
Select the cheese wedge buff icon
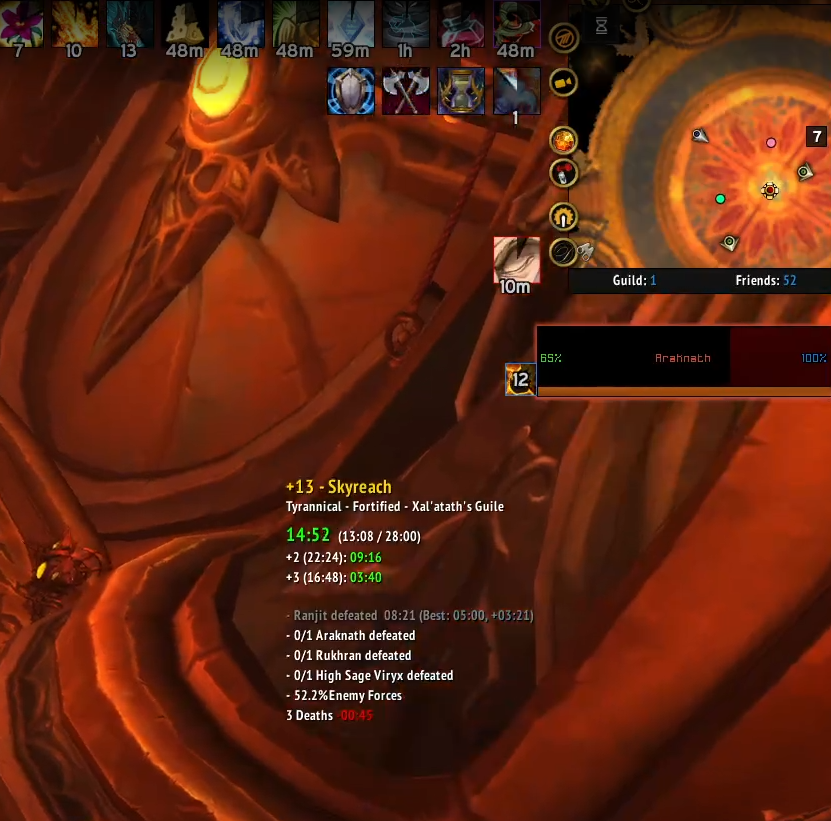184,22
